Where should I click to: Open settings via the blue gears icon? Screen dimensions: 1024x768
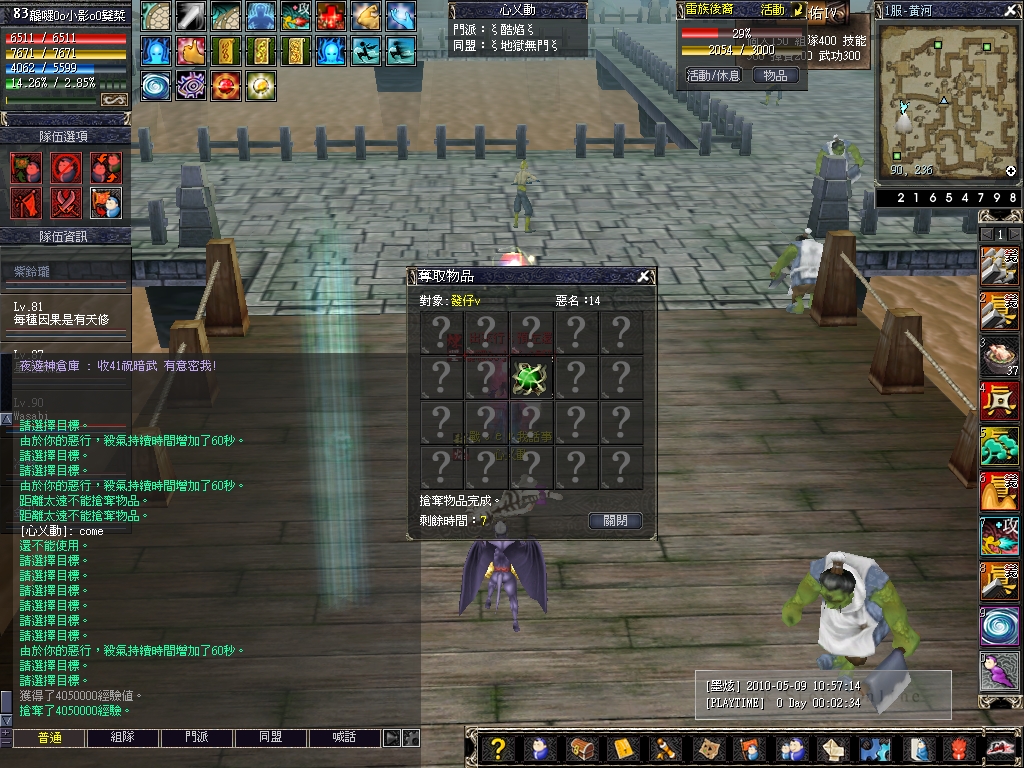pos(876,749)
